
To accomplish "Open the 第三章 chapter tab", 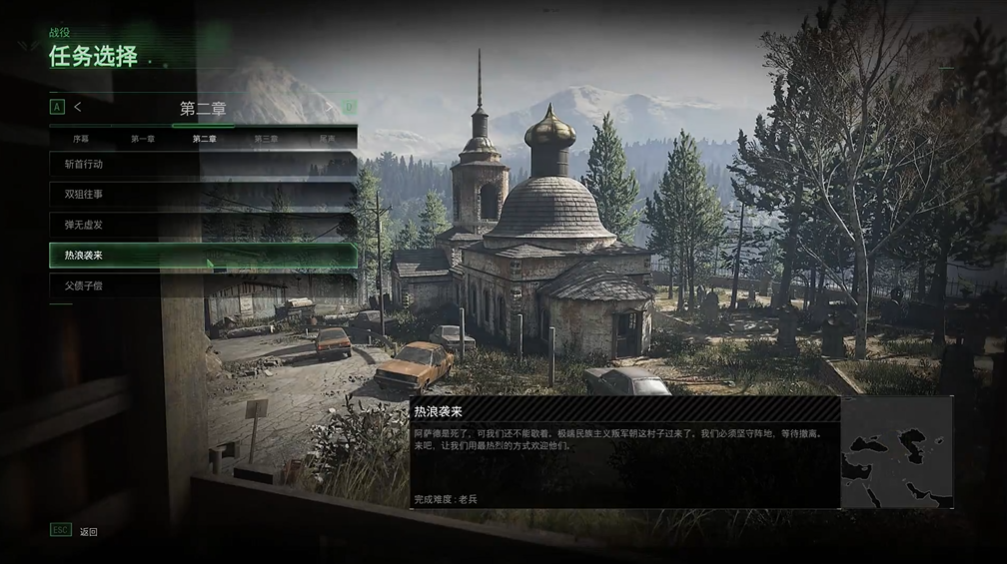I will [x=266, y=138].
